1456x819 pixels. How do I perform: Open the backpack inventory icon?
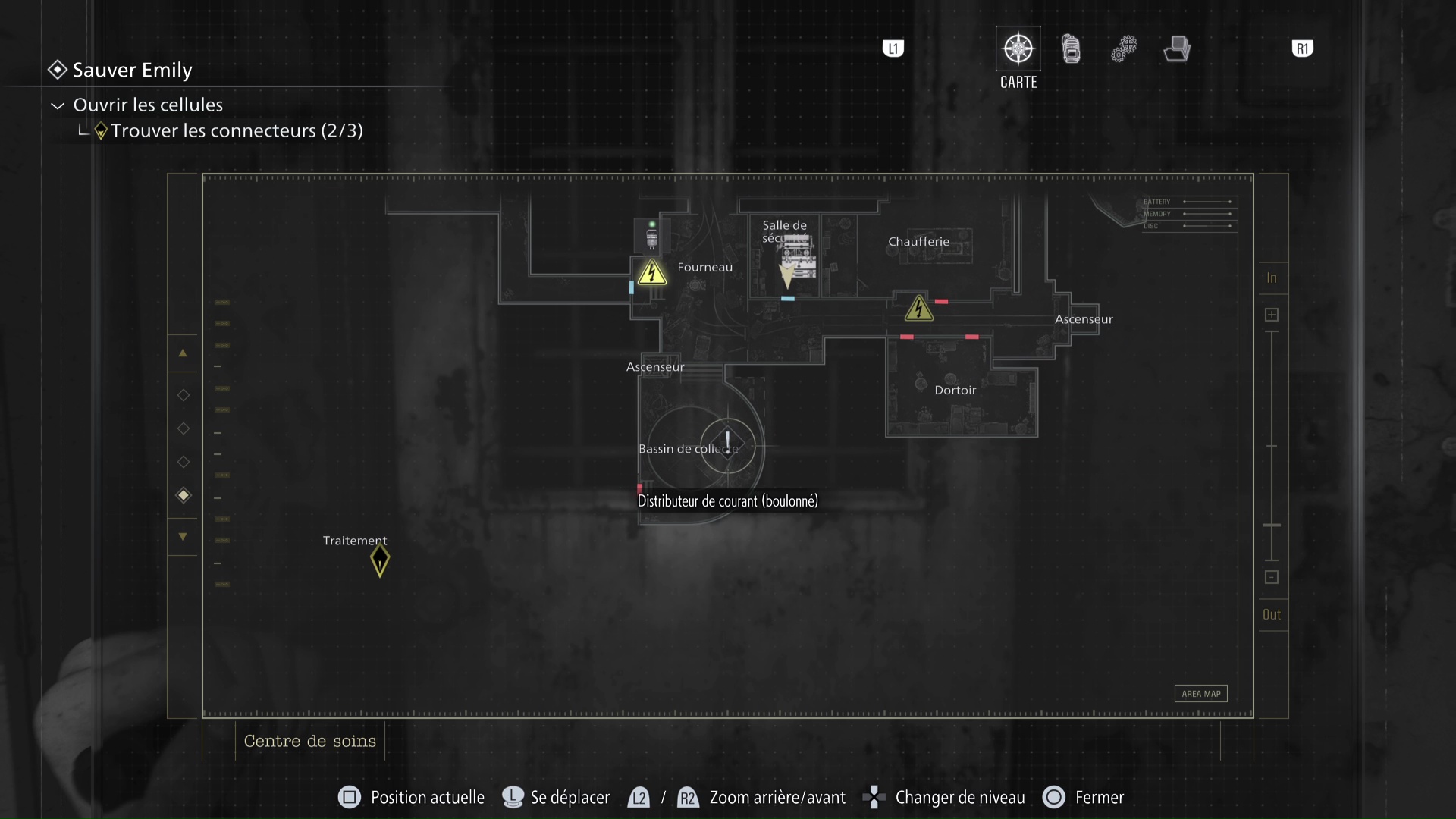(x=1071, y=48)
